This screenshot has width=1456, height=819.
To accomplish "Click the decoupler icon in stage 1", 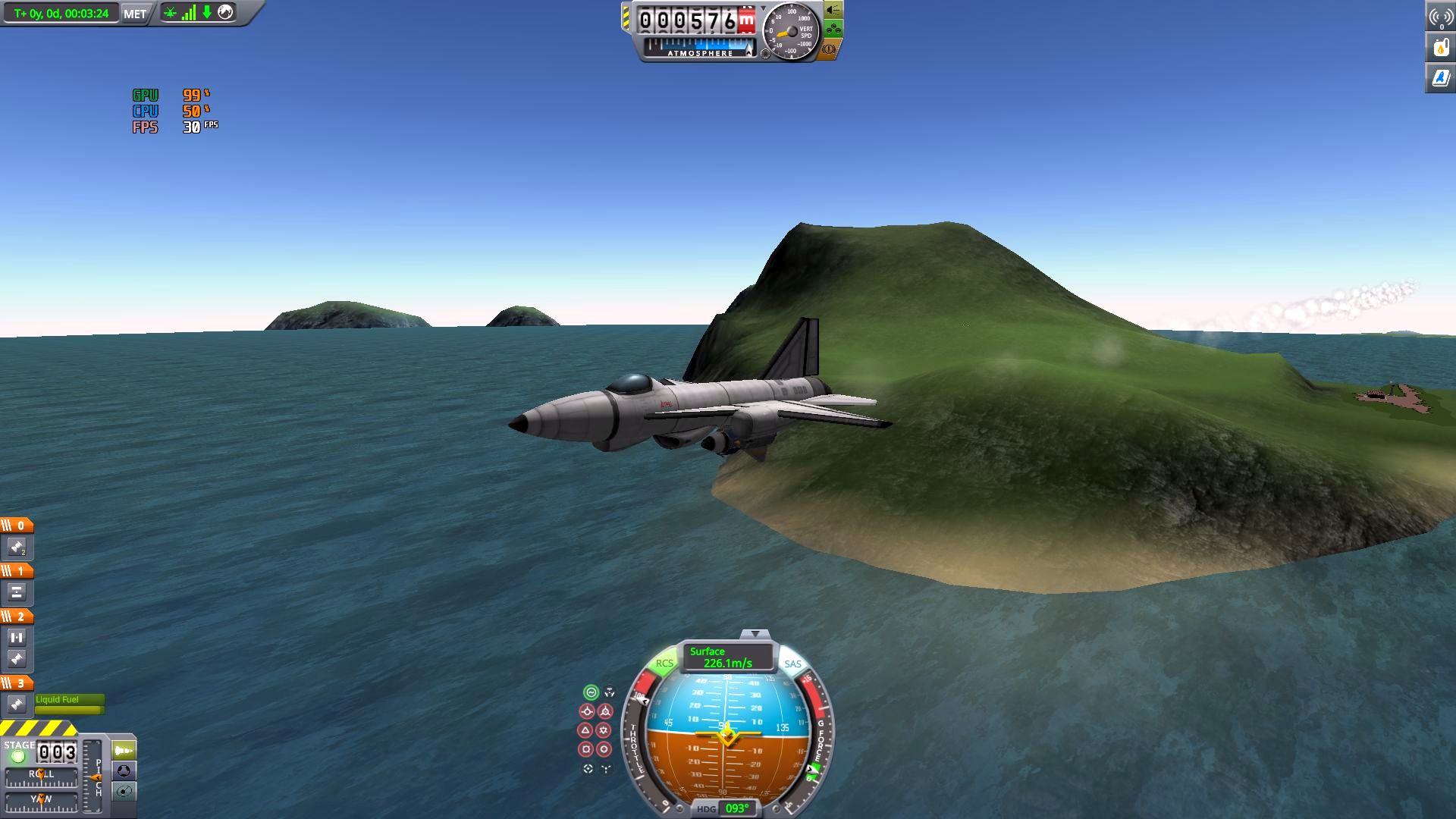I will pos(17,592).
